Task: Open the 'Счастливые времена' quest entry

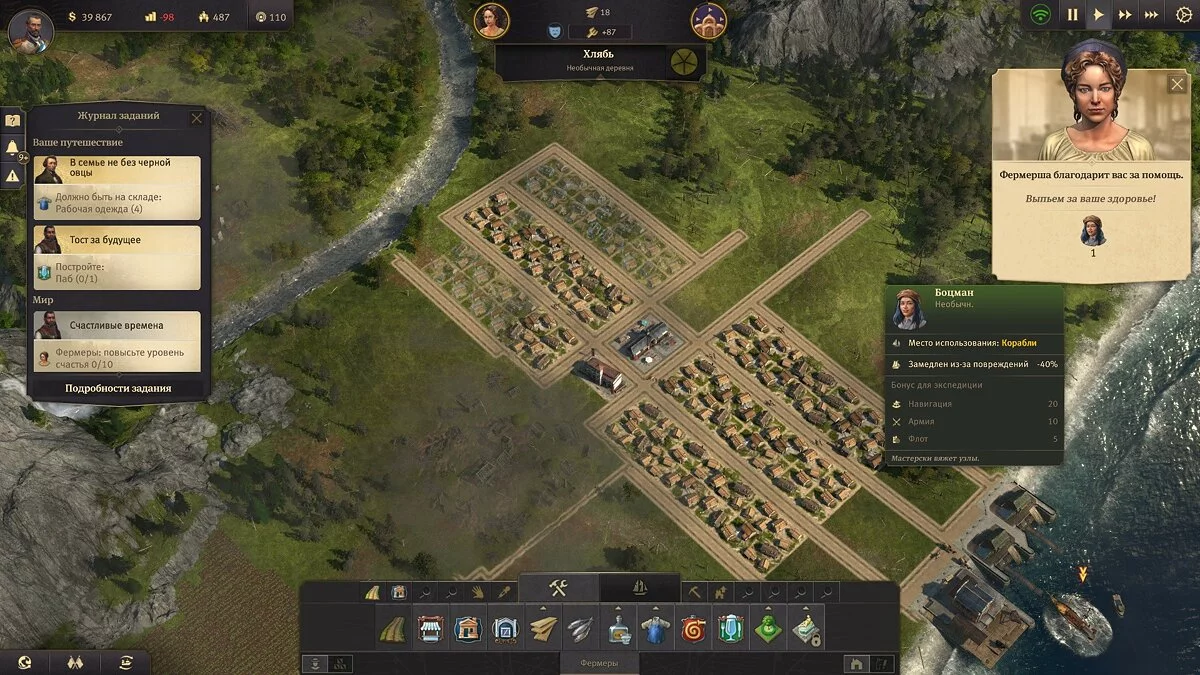Action: tap(117, 326)
